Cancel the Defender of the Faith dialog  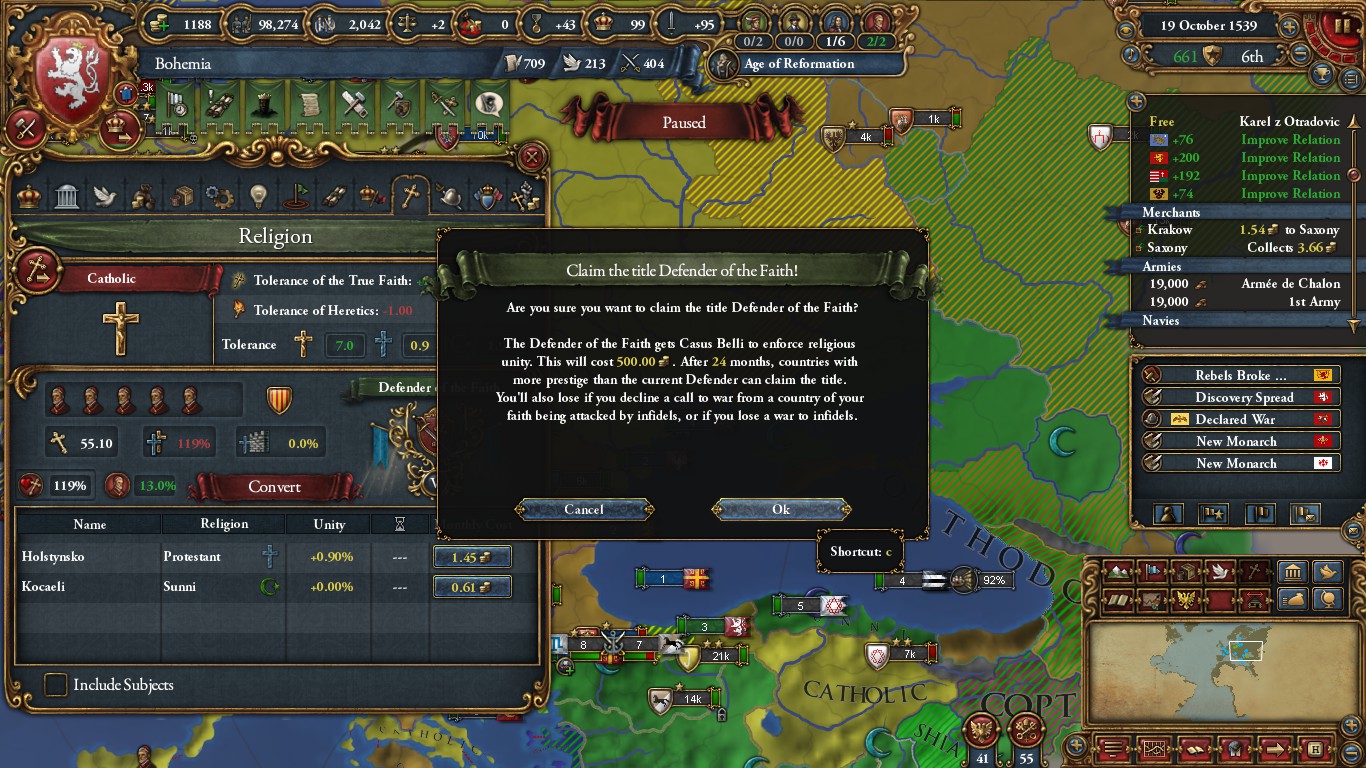click(584, 509)
